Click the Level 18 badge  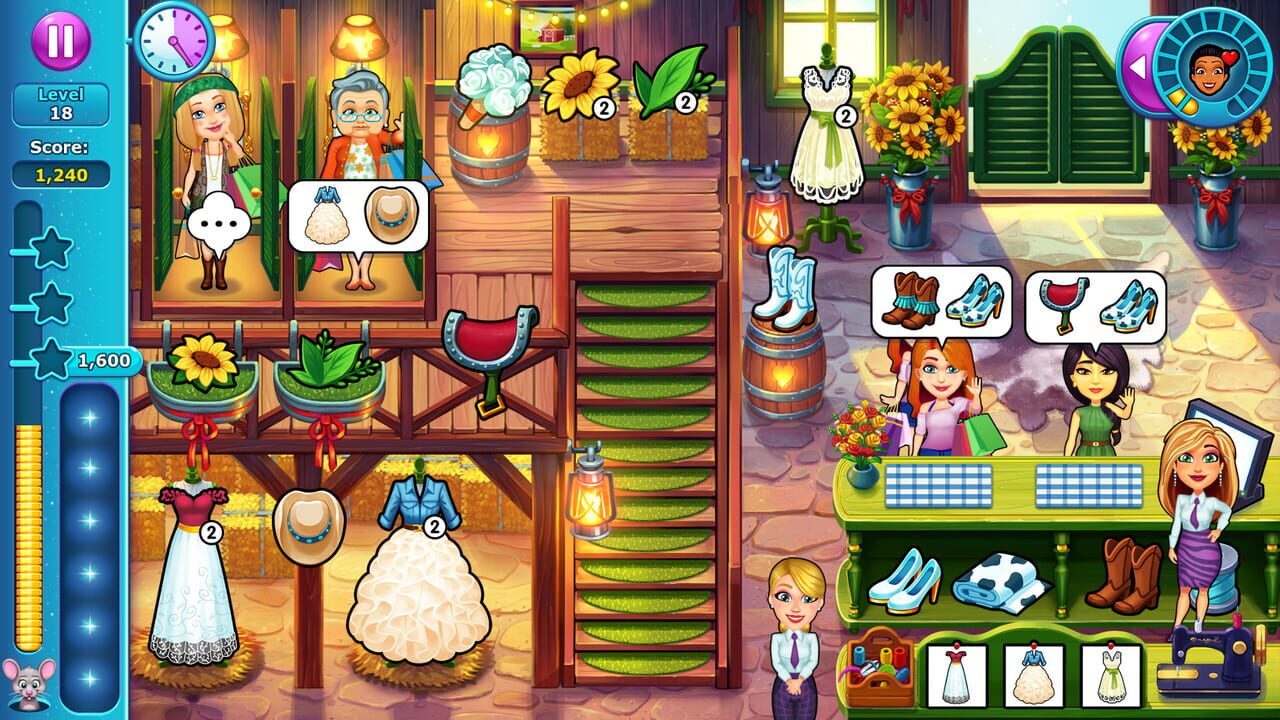[x=64, y=102]
